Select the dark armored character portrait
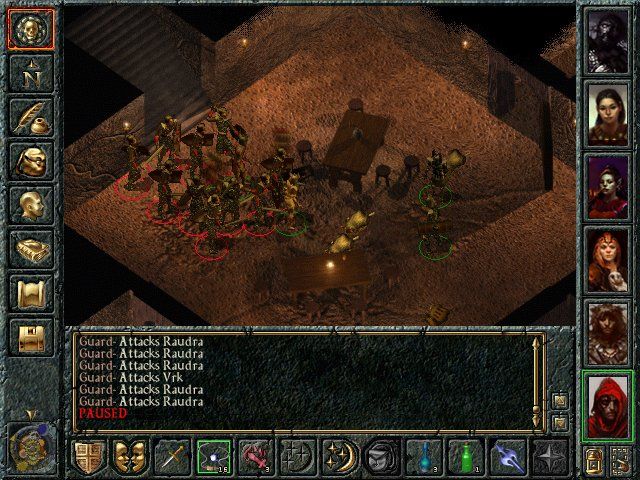 tap(607, 39)
